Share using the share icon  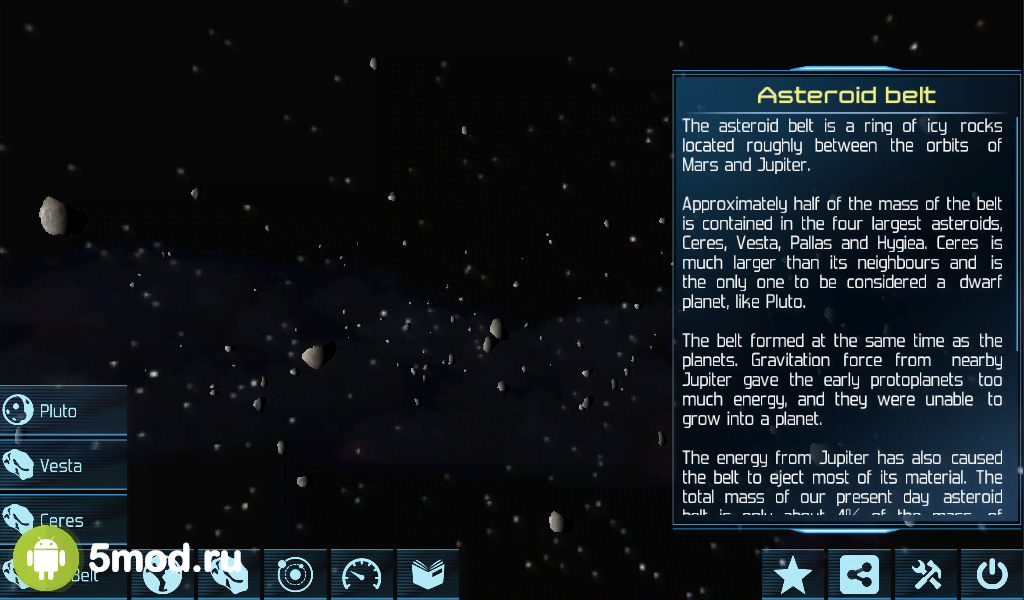[x=860, y=575]
